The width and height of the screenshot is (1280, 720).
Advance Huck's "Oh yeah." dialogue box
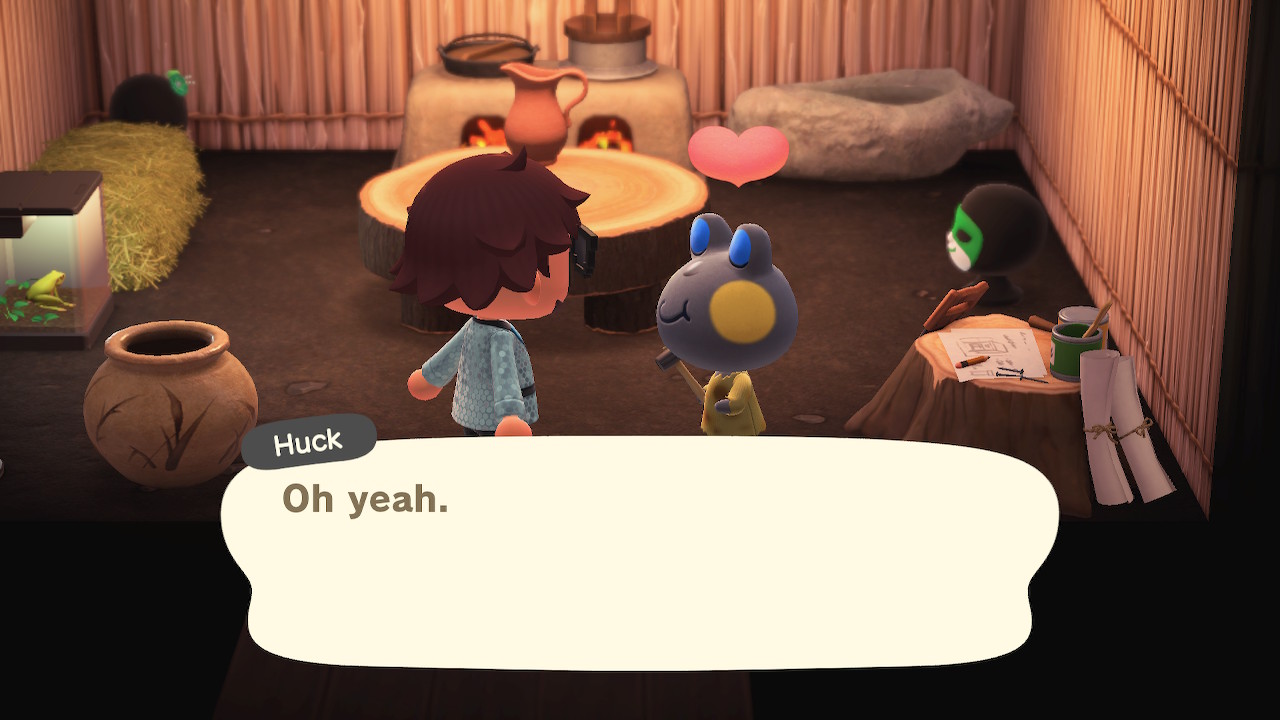(x=640, y=552)
